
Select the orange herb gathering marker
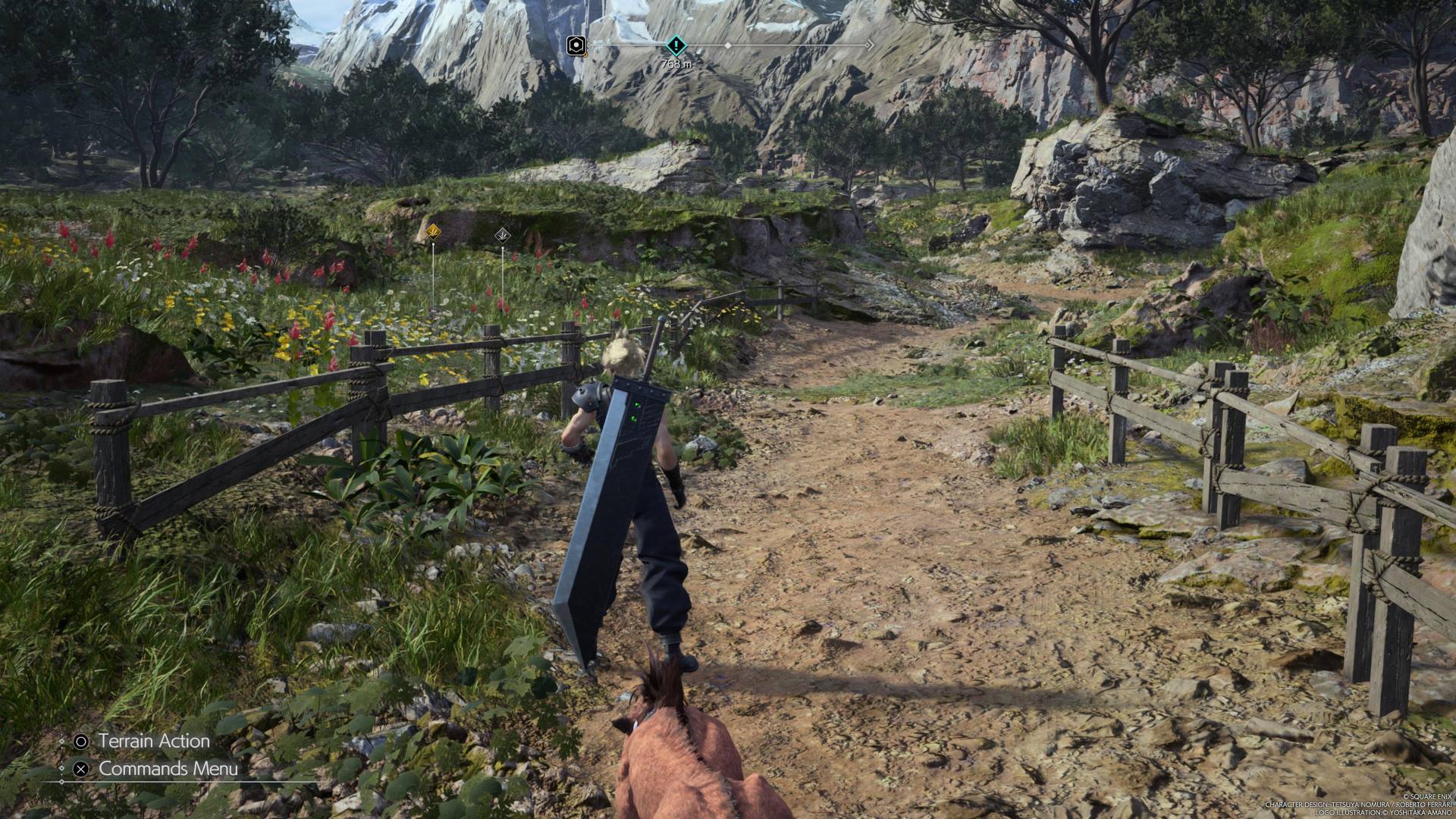[x=432, y=231]
